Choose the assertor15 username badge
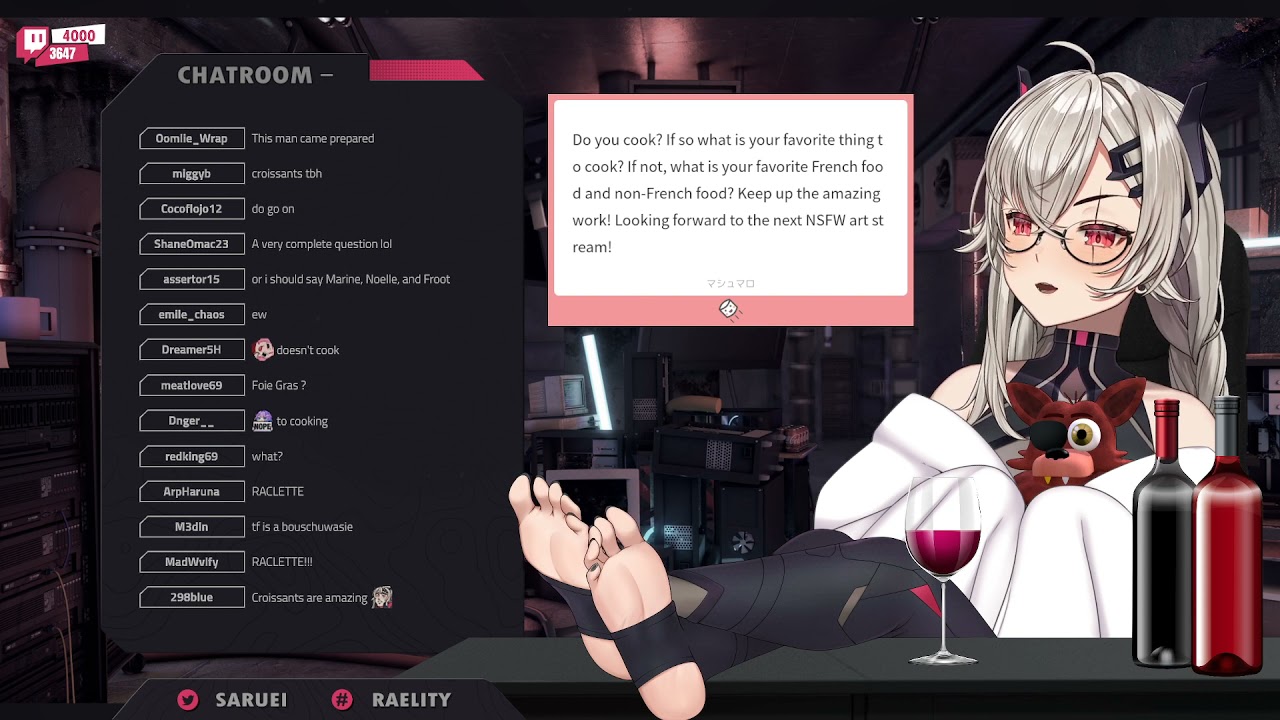 [x=191, y=279]
